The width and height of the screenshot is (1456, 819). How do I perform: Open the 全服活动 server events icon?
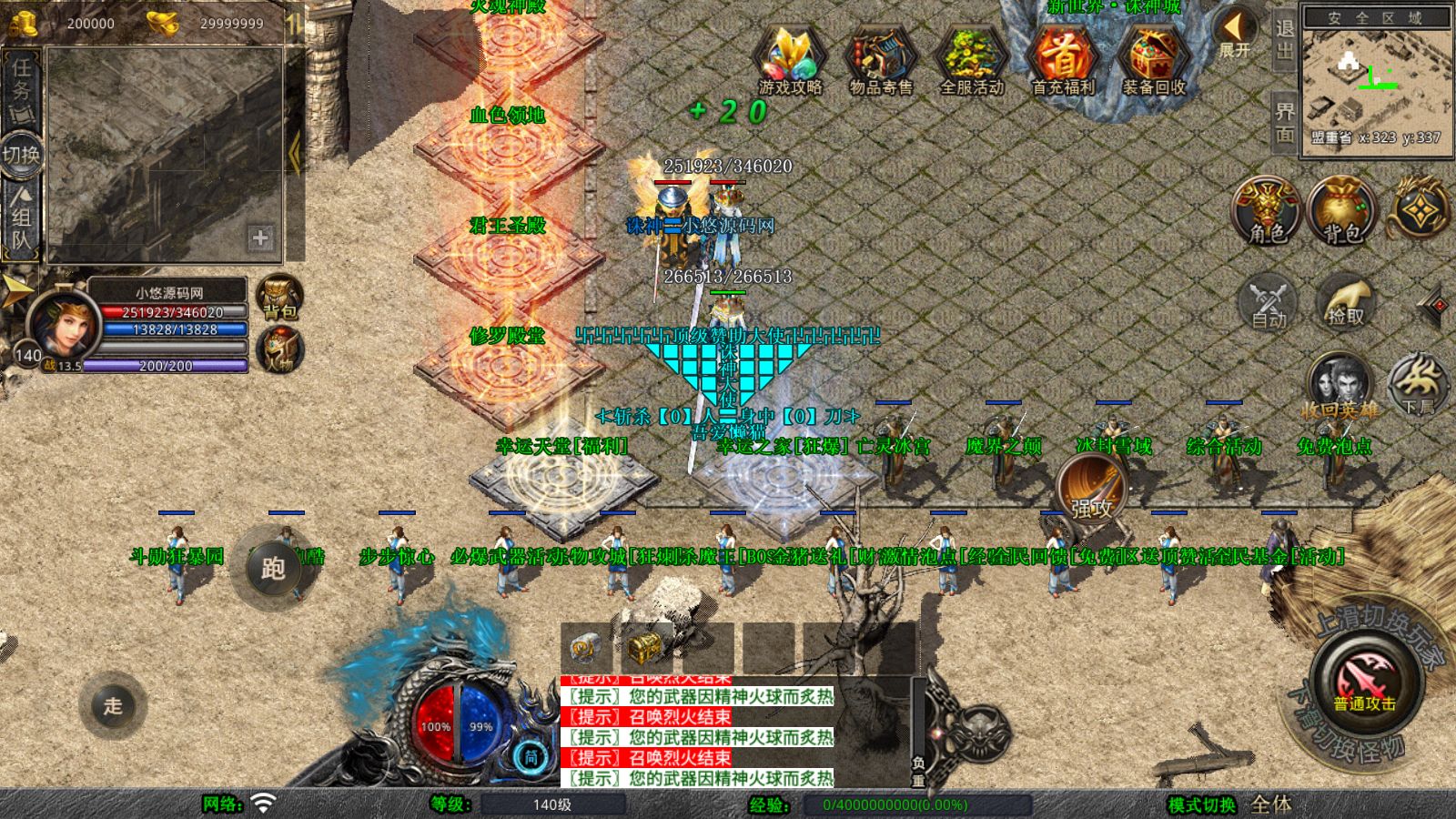971,60
